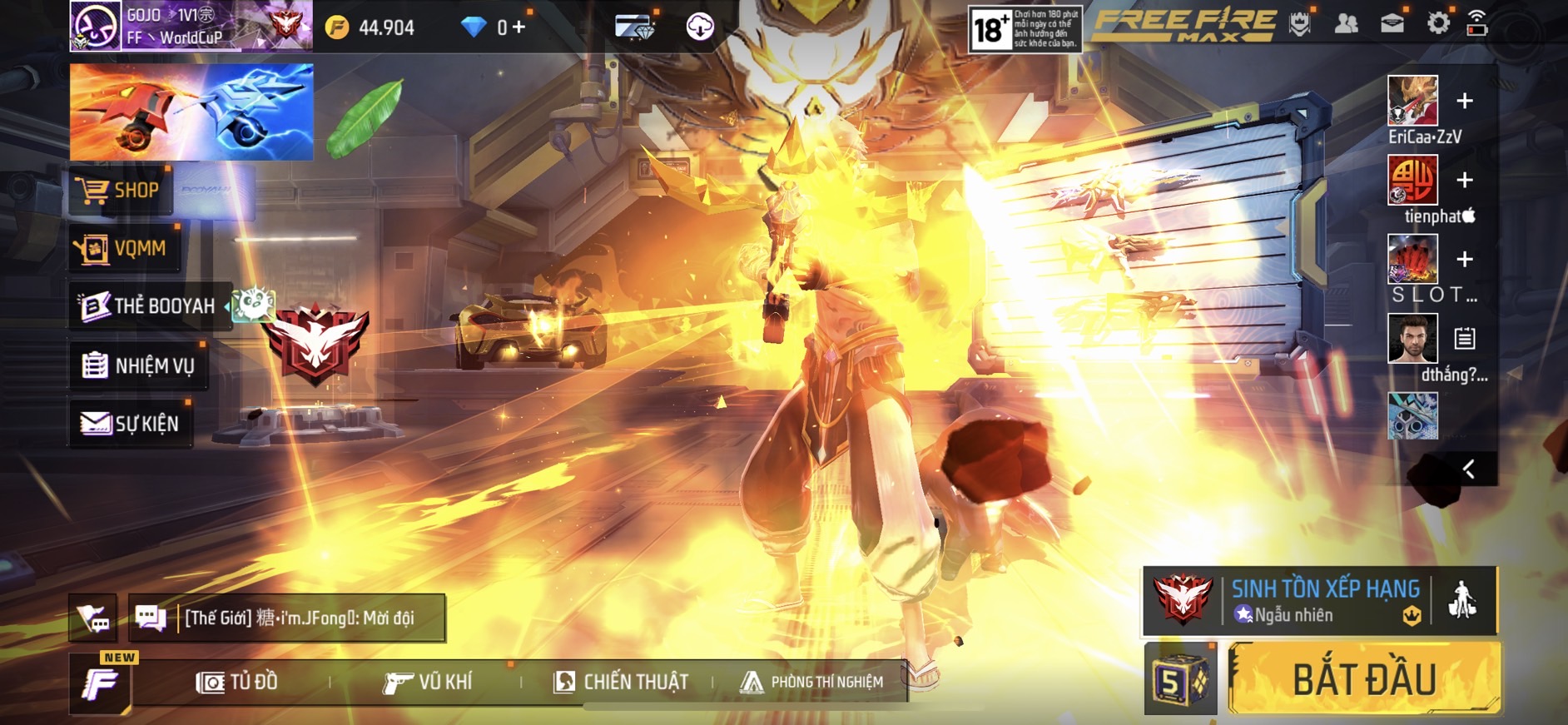The height and width of the screenshot is (725, 1568).
Task: Open SỰ KIỆN events
Action: click(x=131, y=424)
